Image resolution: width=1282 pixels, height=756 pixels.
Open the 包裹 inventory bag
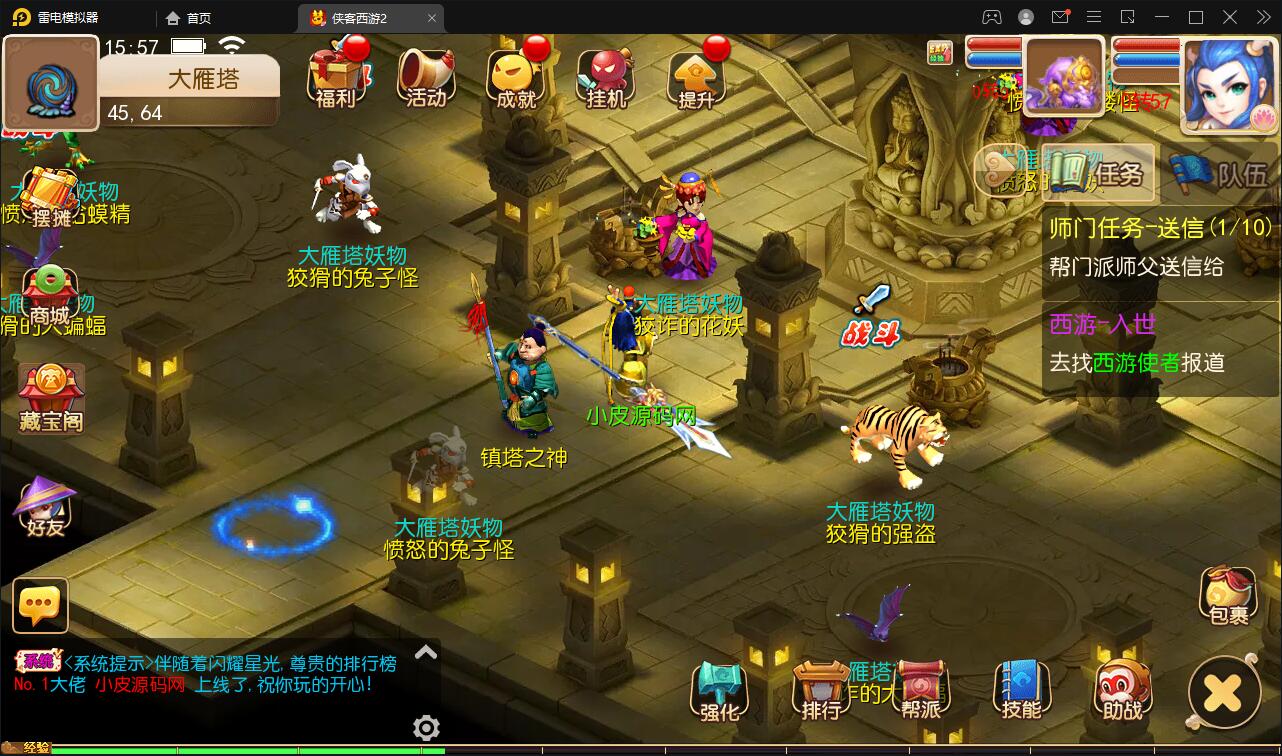click(1227, 596)
